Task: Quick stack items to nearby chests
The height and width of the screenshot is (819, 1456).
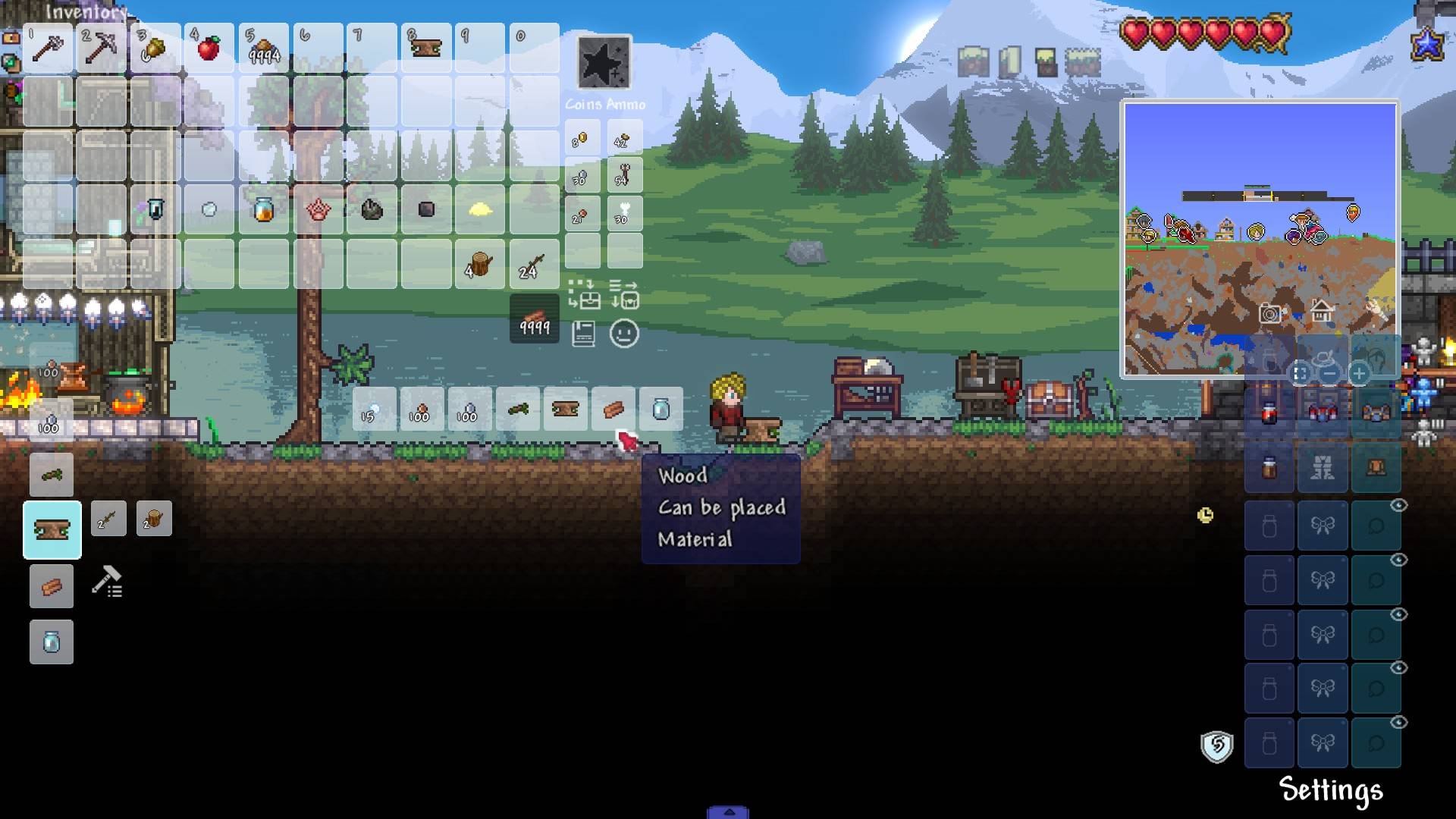Action: click(x=582, y=296)
